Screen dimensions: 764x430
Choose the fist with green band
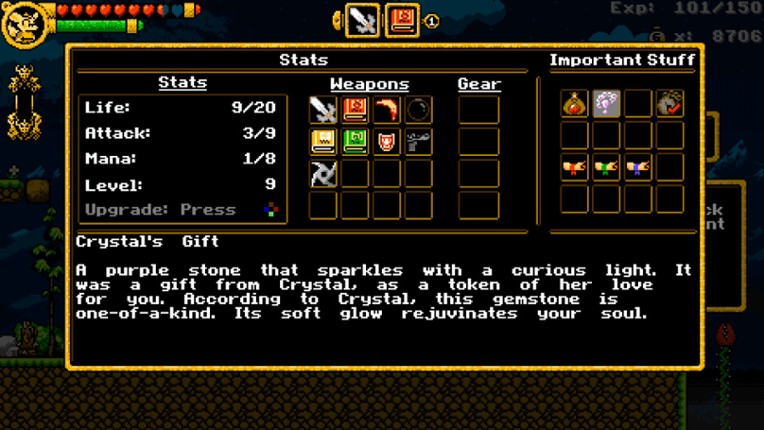point(606,167)
